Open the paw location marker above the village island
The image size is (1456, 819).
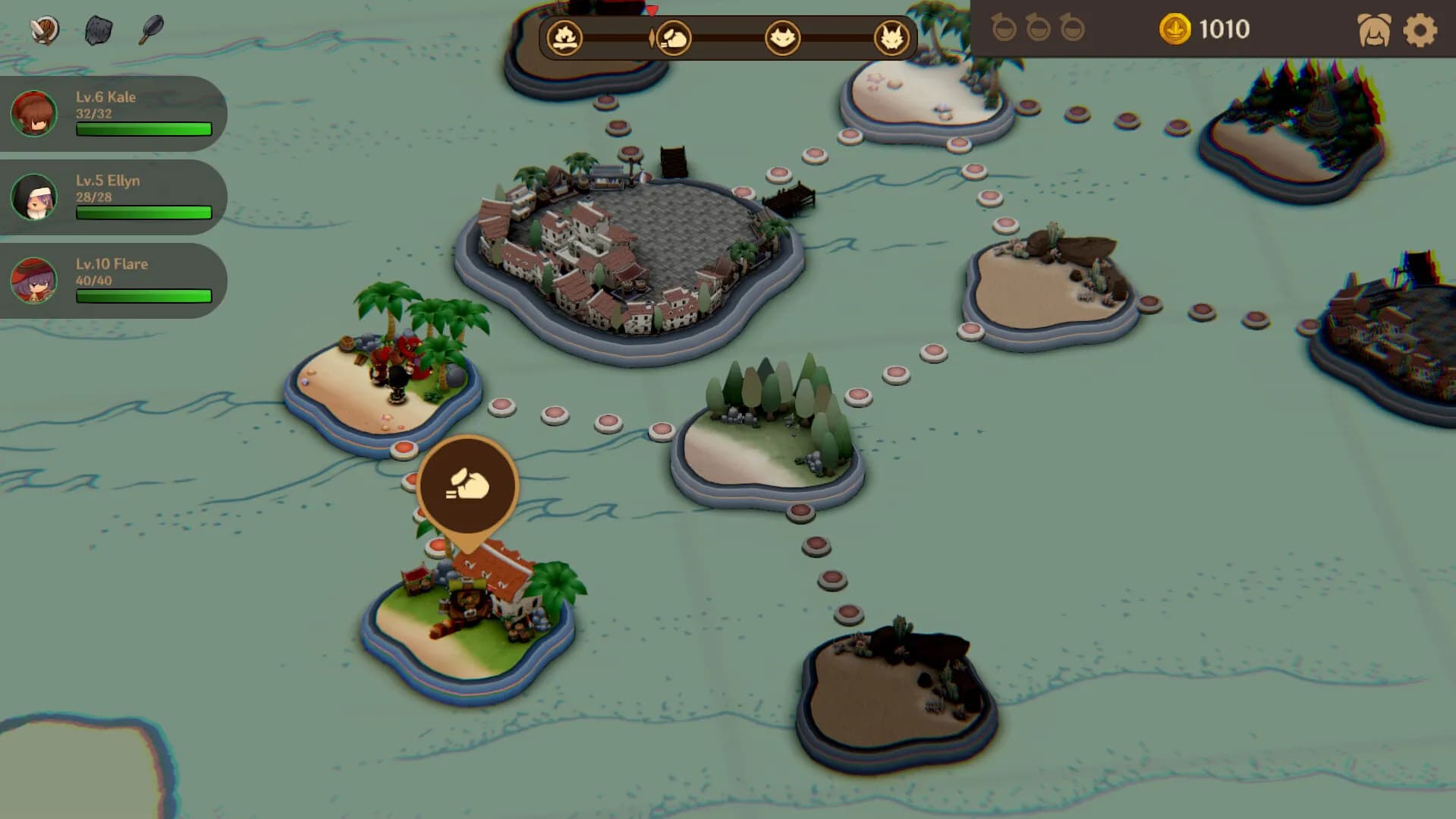pos(468,486)
